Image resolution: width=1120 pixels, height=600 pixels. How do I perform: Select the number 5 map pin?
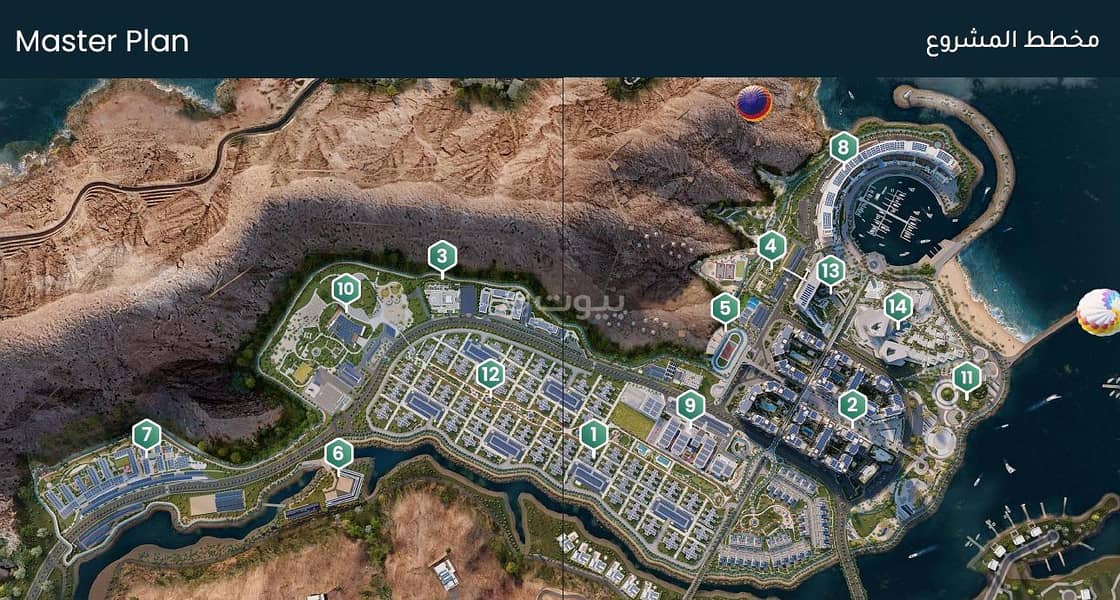click(x=725, y=308)
